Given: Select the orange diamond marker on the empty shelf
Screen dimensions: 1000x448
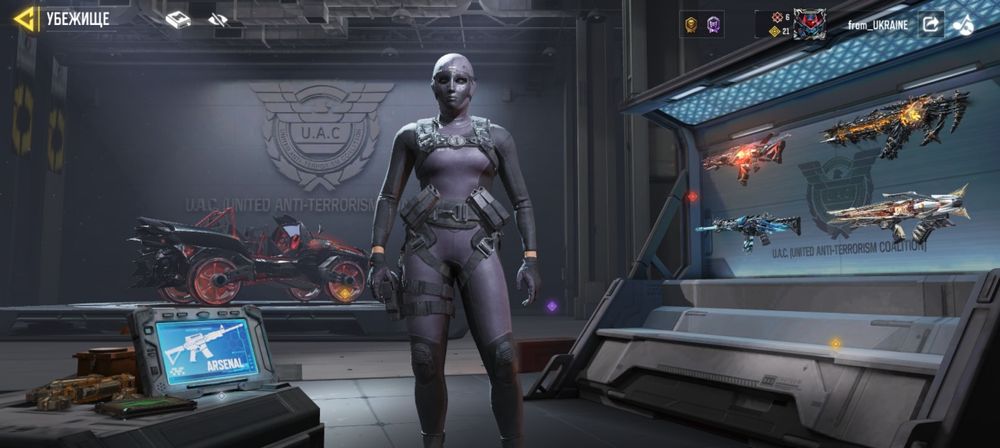Looking at the screenshot, I should 835,344.
